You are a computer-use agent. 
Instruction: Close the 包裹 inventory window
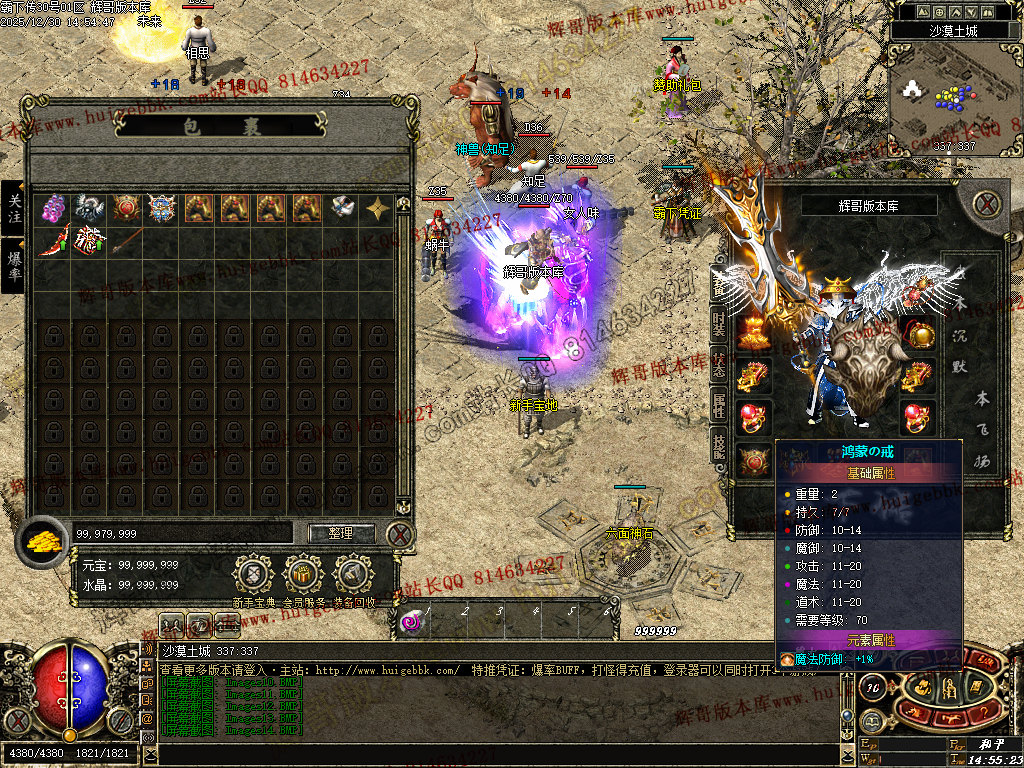coord(400,534)
